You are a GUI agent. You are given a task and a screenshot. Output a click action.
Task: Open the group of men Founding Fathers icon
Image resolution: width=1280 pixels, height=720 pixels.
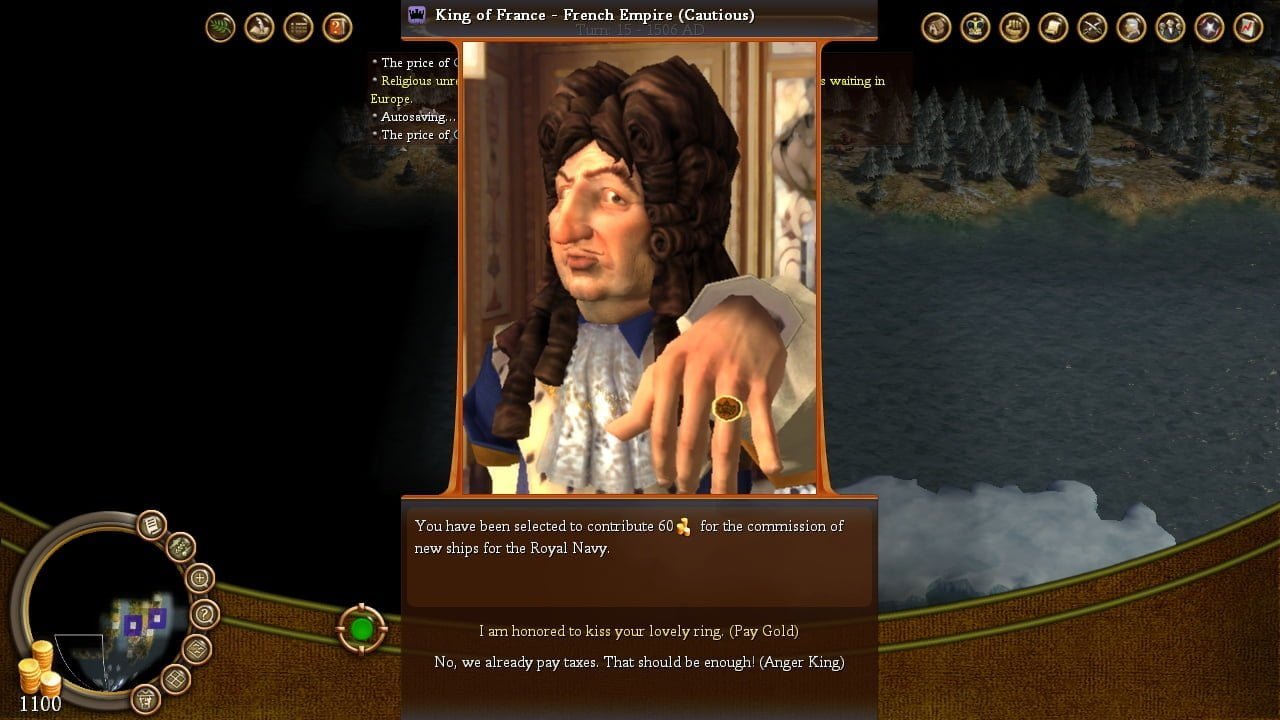tap(1170, 27)
